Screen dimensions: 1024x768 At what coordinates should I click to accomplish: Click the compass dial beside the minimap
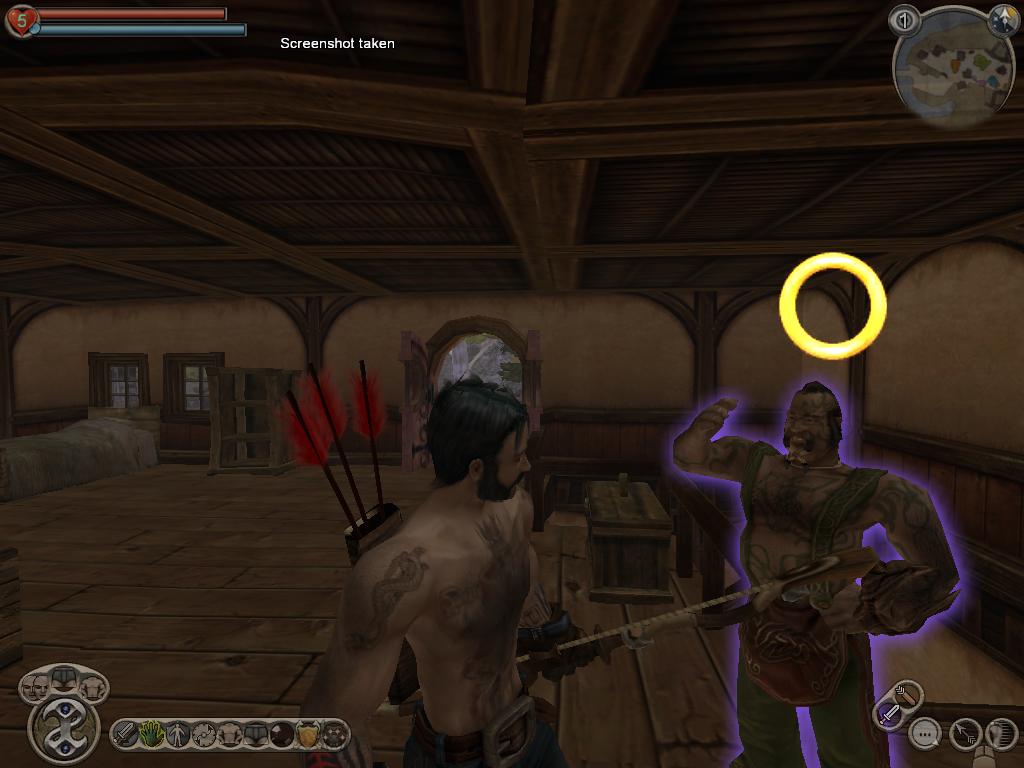pyautogui.click(x=1001, y=19)
